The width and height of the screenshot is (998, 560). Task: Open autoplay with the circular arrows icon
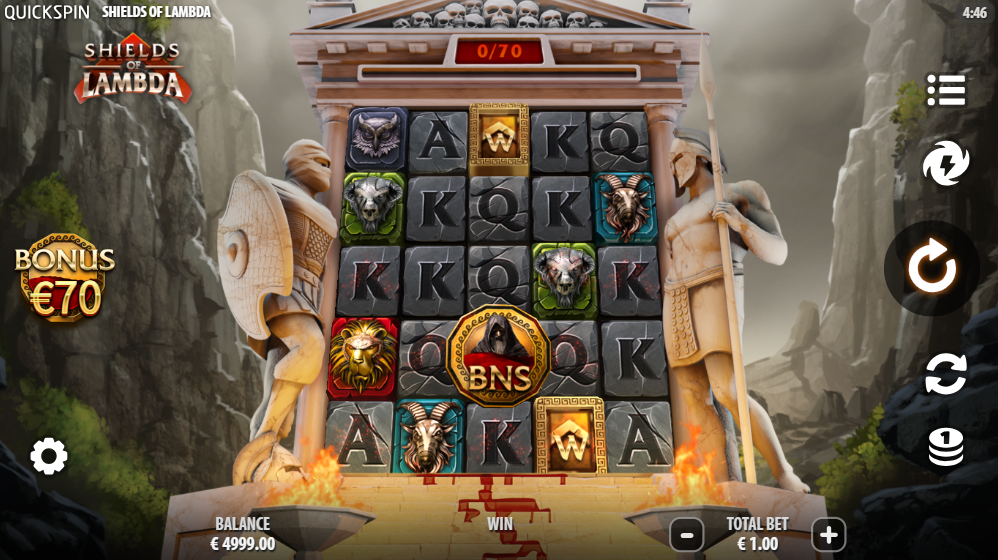(x=945, y=374)
